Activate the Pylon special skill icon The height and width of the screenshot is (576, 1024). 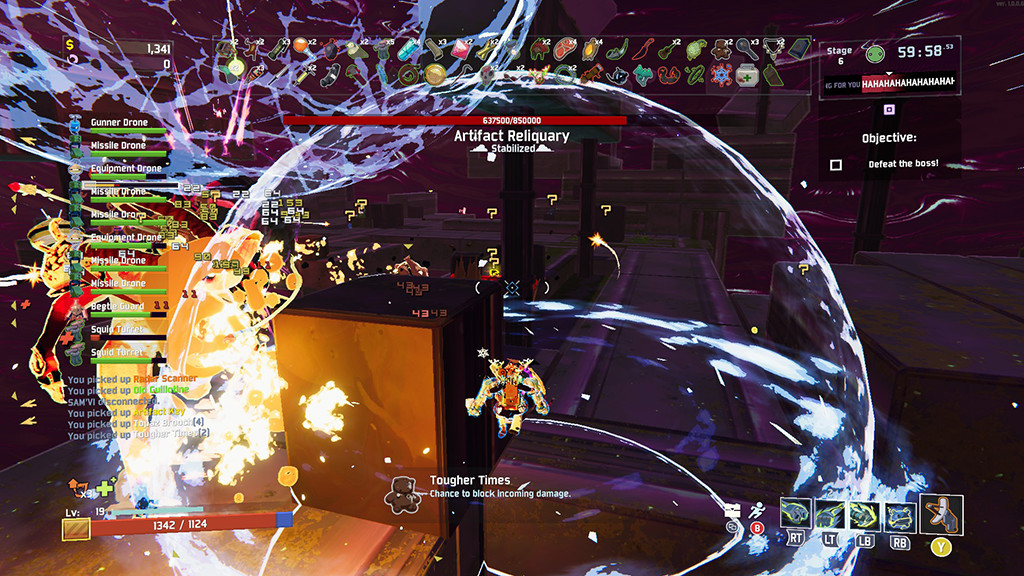click(x=898, y=514)
